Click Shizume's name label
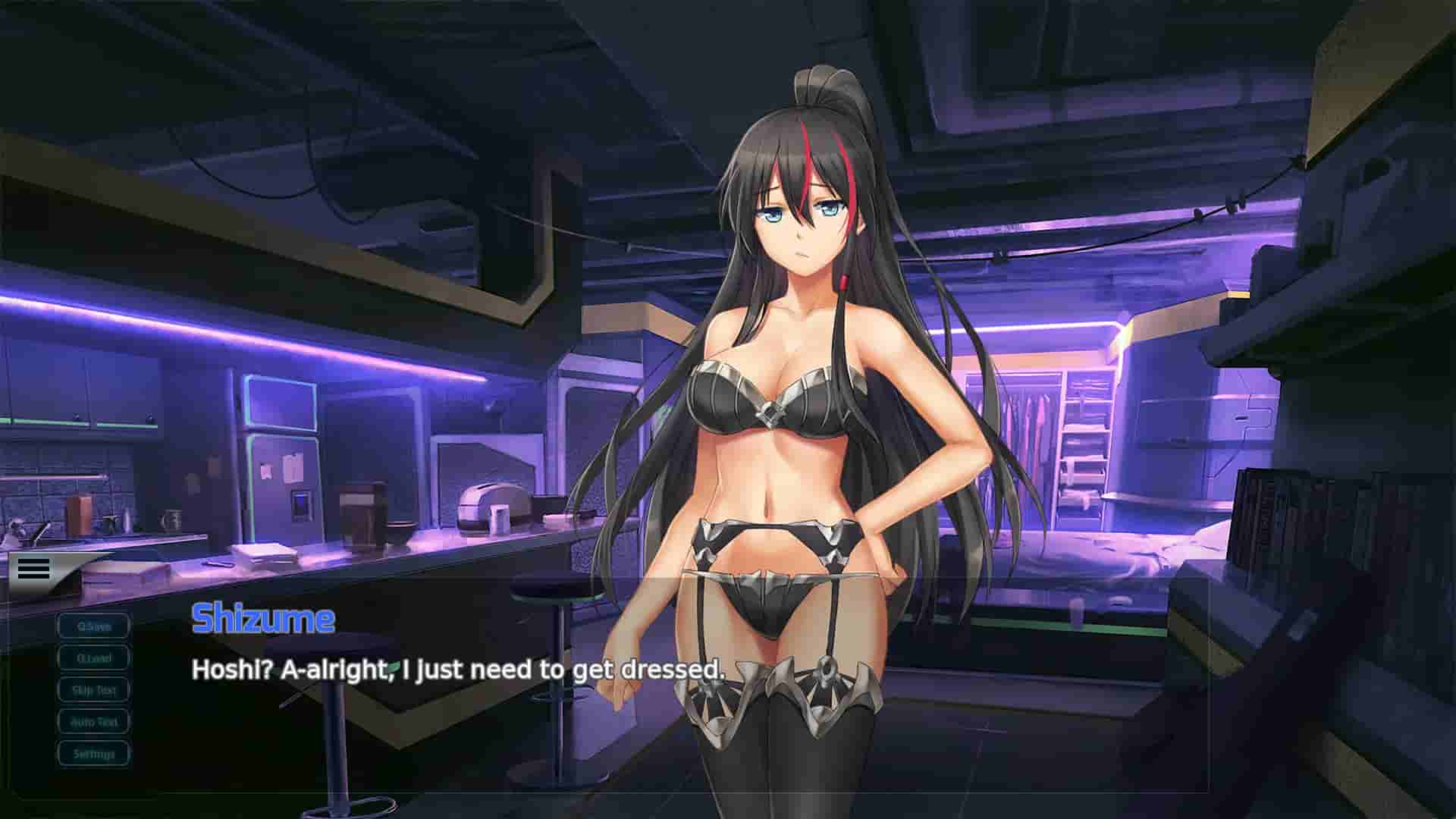1456x819 pixels. tap(262, 620)
